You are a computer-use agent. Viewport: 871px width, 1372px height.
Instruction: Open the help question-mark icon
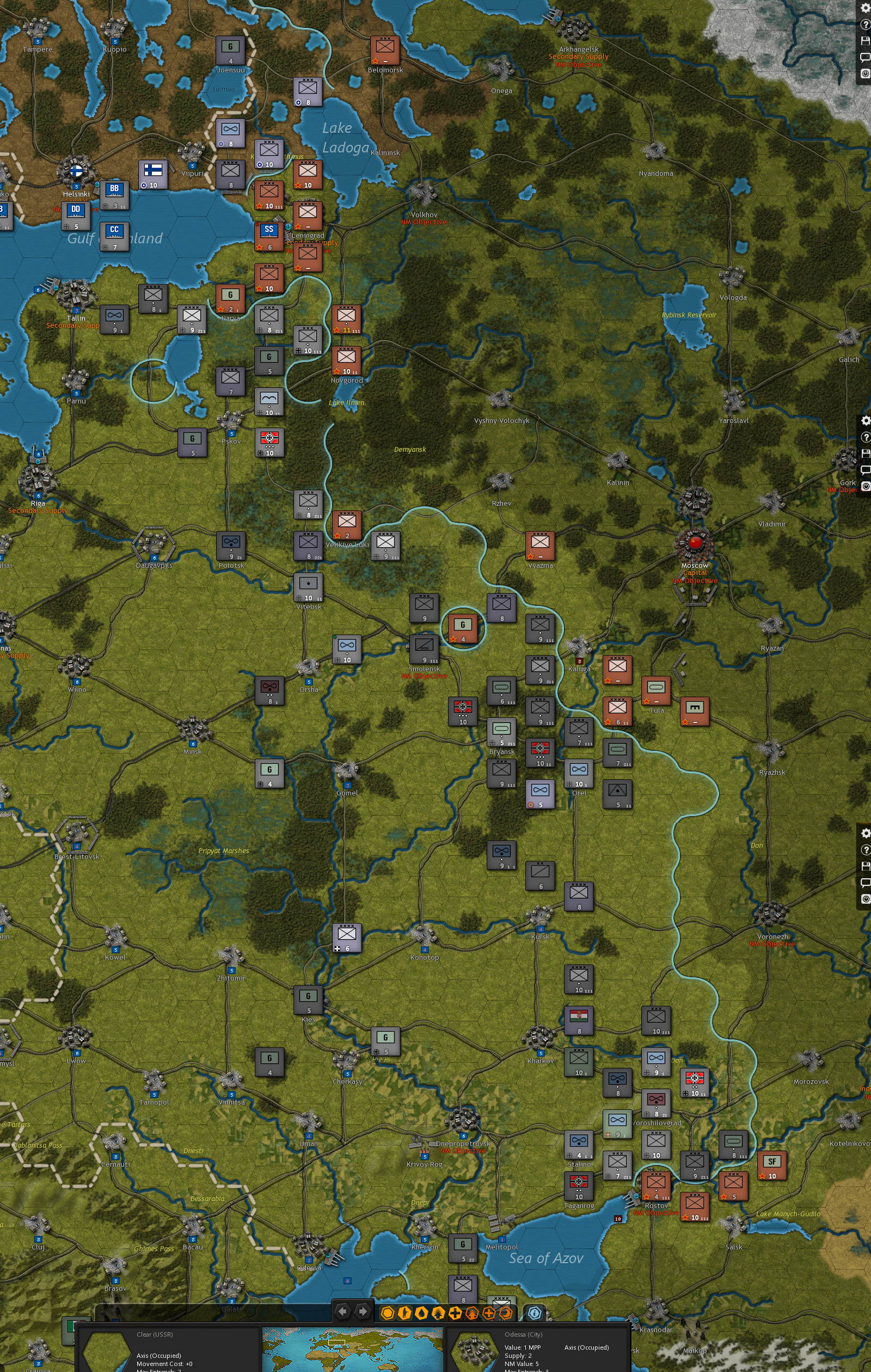click(x=866, y=24)
